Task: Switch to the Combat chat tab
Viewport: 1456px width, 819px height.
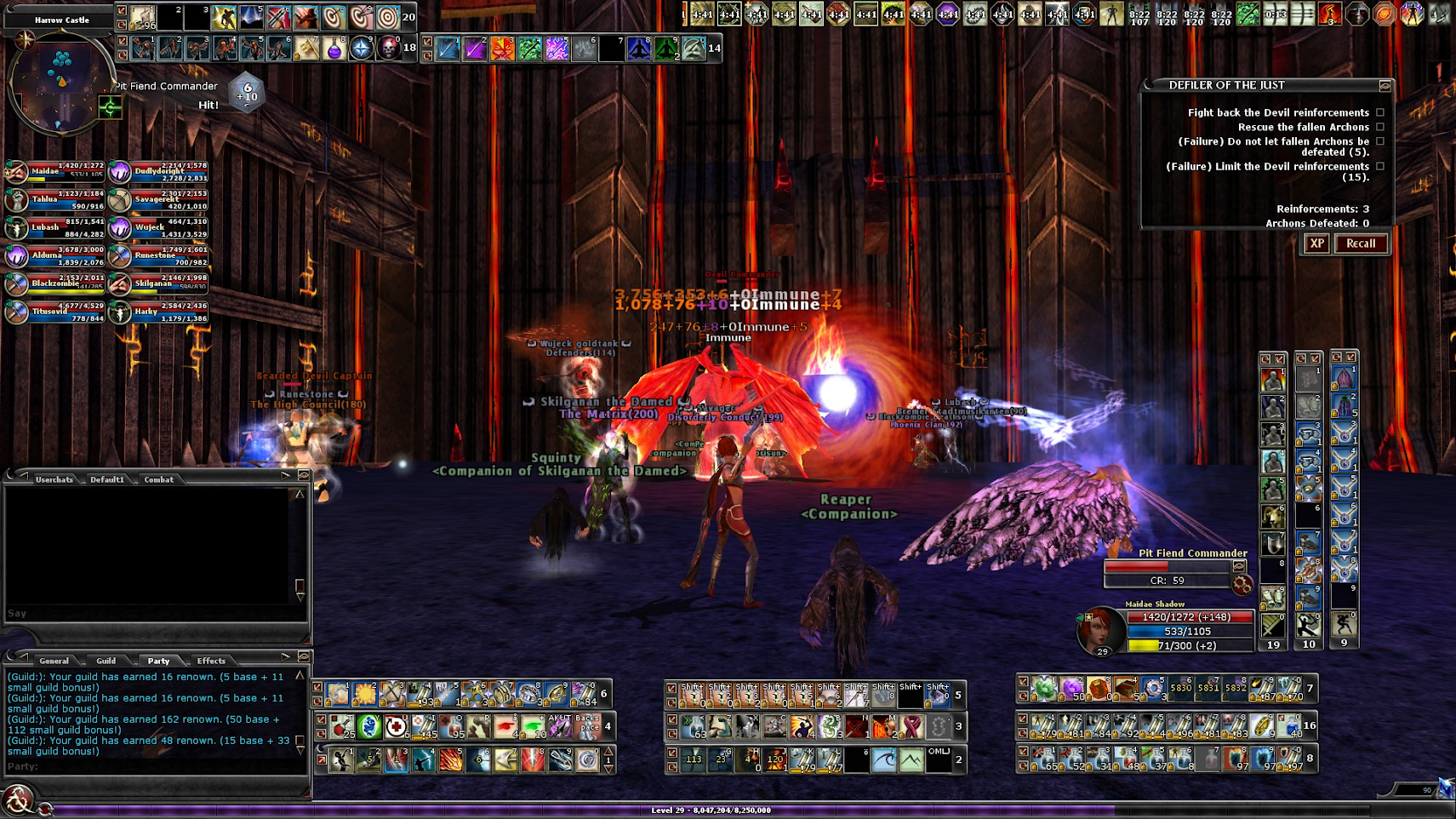Action: 158,479
